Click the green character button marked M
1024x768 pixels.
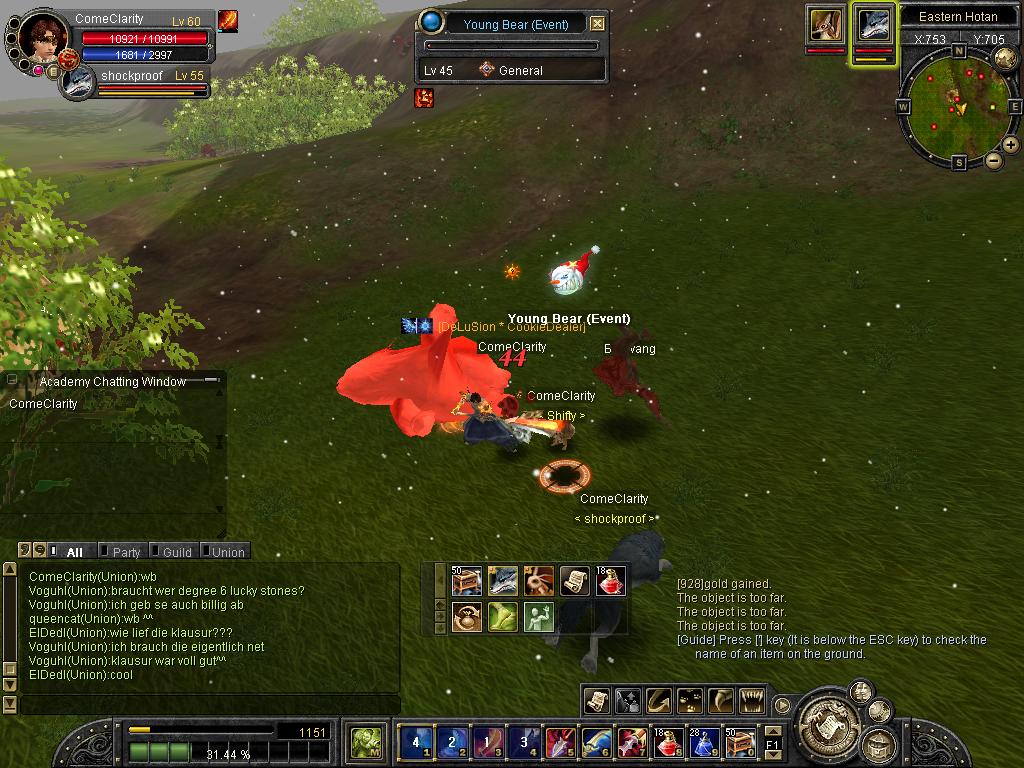(365, 743)
